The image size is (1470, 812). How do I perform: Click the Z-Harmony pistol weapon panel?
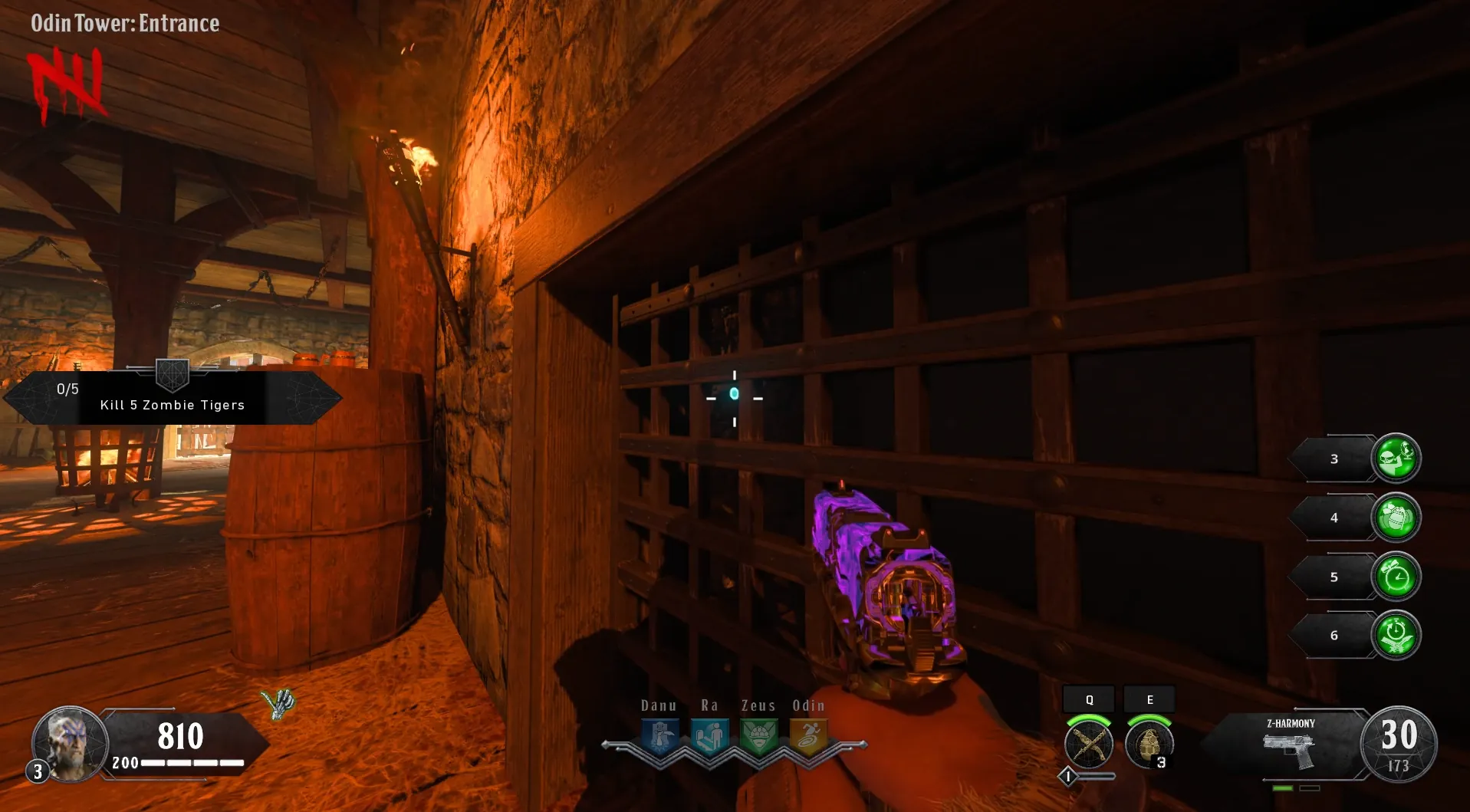(1290, 744)
